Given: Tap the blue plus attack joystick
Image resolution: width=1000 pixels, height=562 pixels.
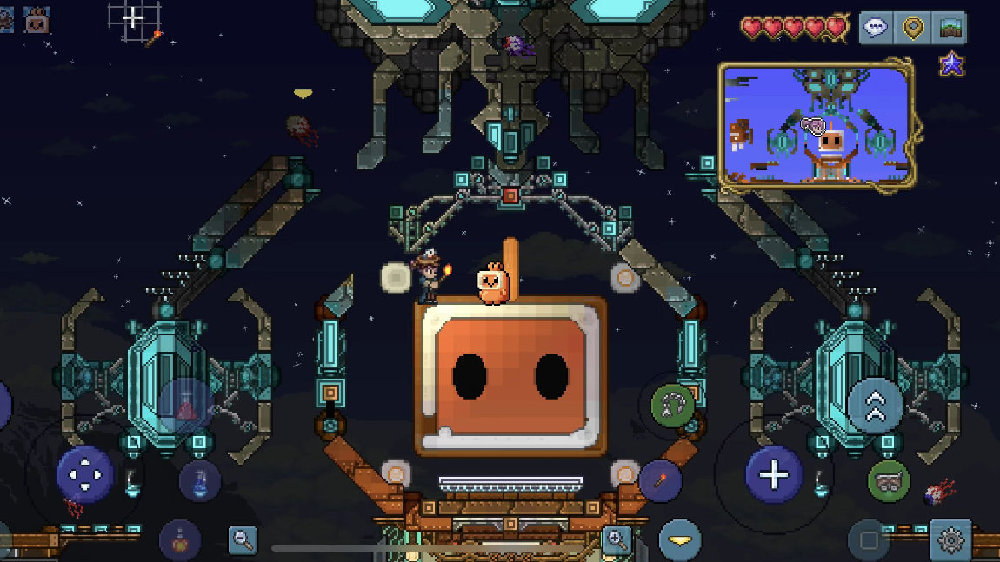Looking at the screenshot, I should (x=774, y=474).
